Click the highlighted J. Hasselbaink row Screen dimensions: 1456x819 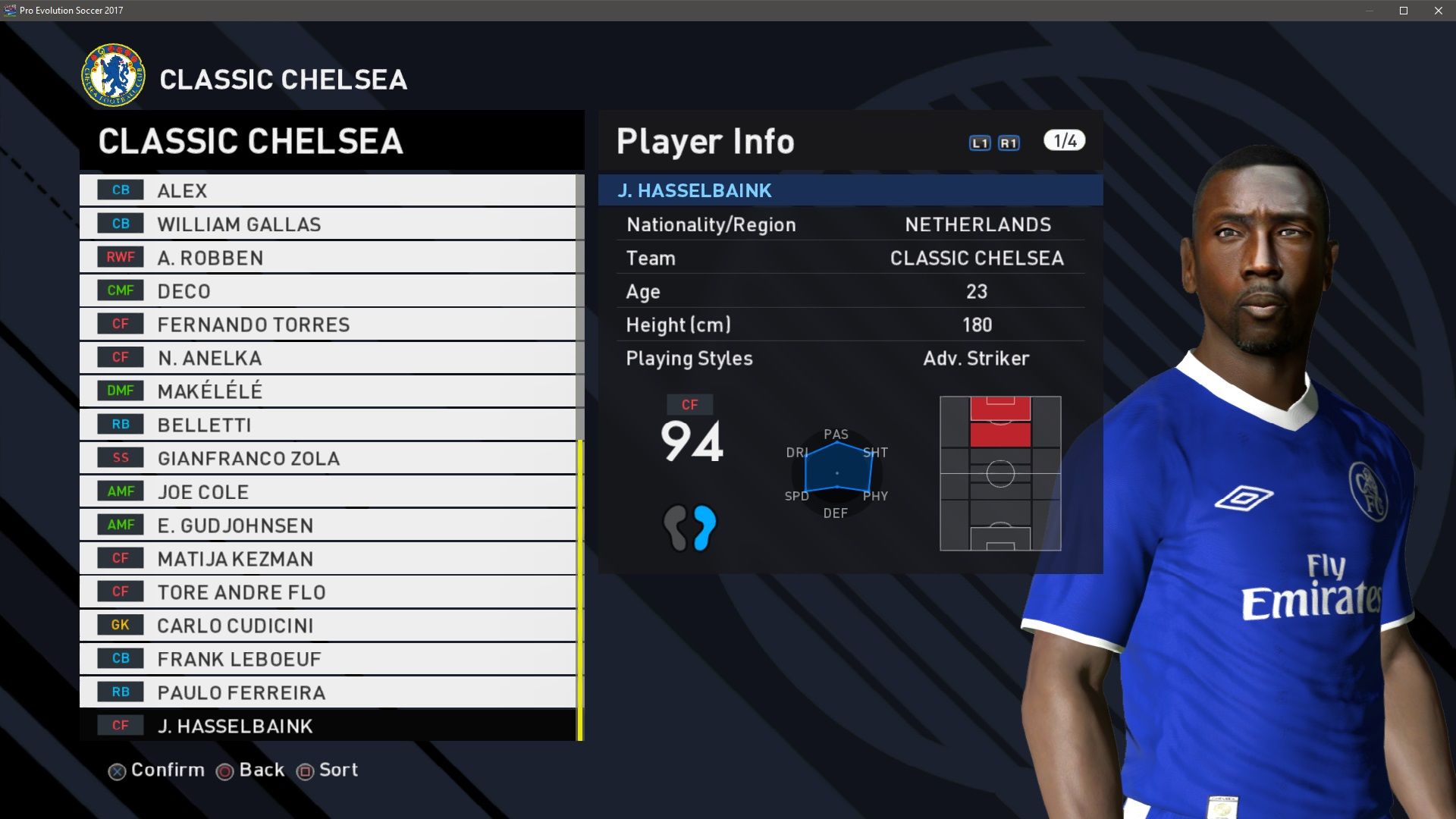(x=328, y=726)
